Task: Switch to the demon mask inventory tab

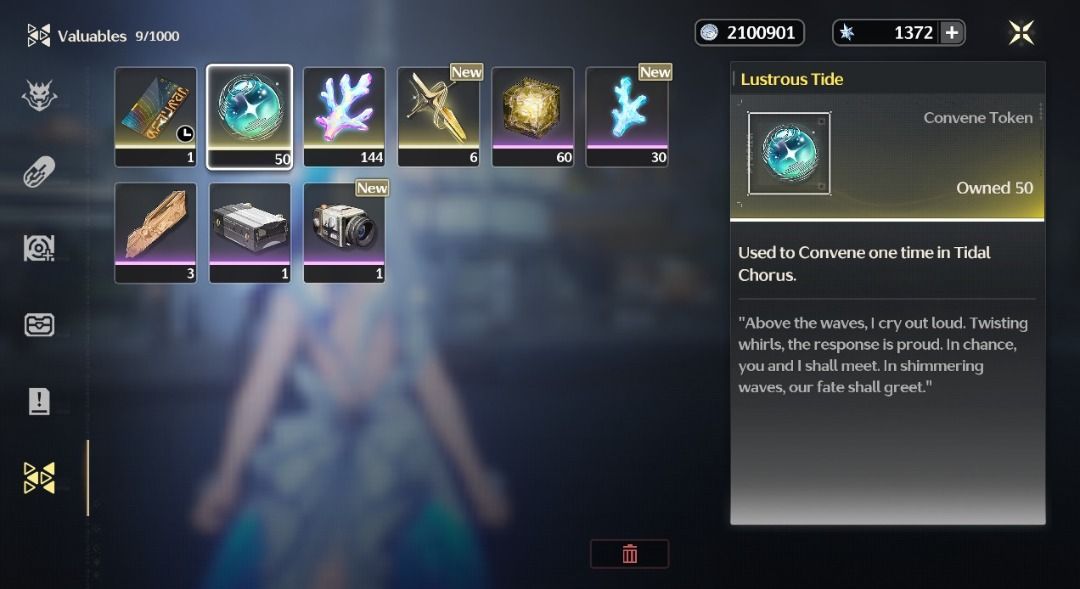Action: click(x=39, y=96)
